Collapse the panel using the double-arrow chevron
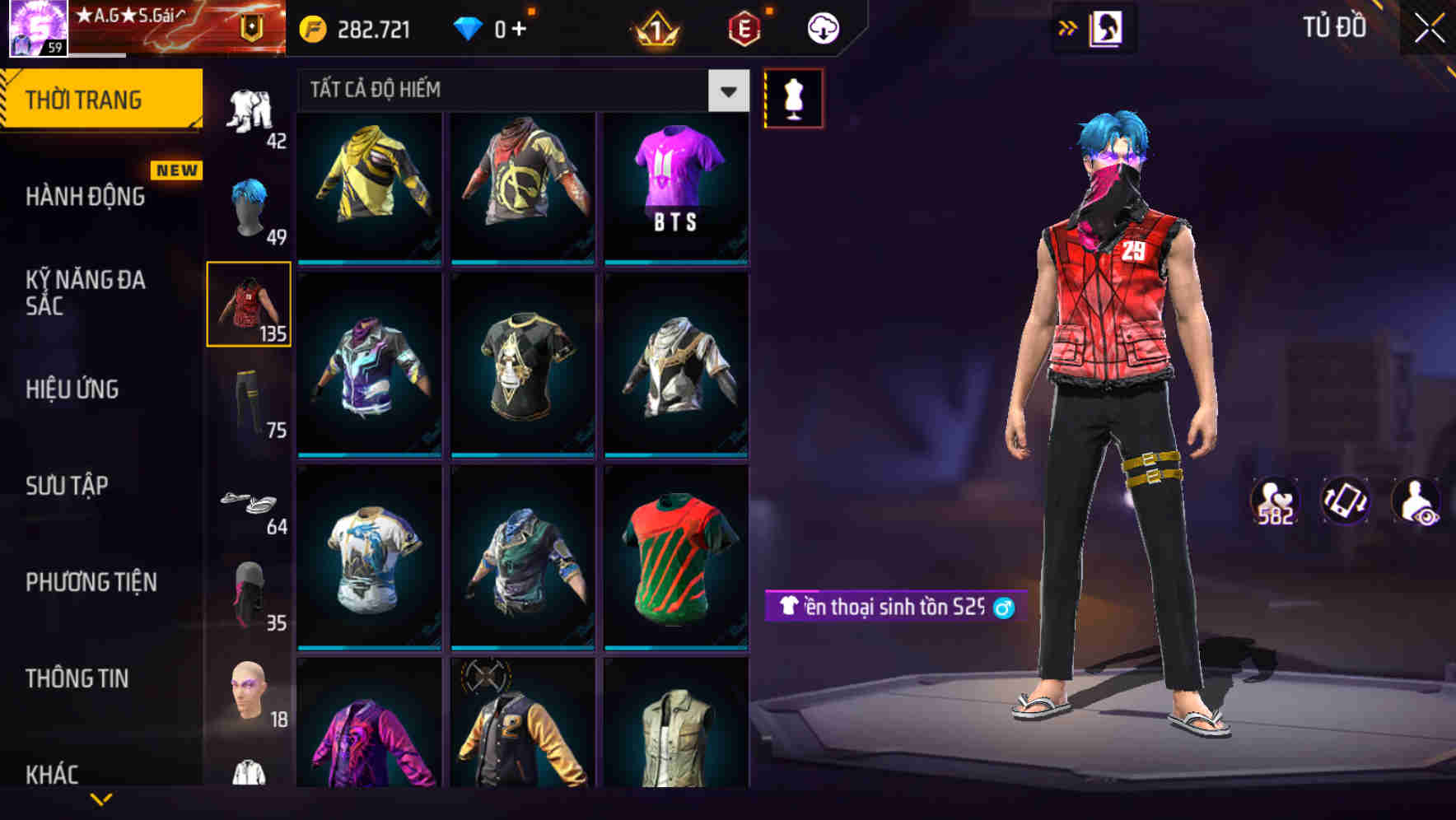Image resolution: width=1456 pixels, height=820 pixels. (1068, 26)
